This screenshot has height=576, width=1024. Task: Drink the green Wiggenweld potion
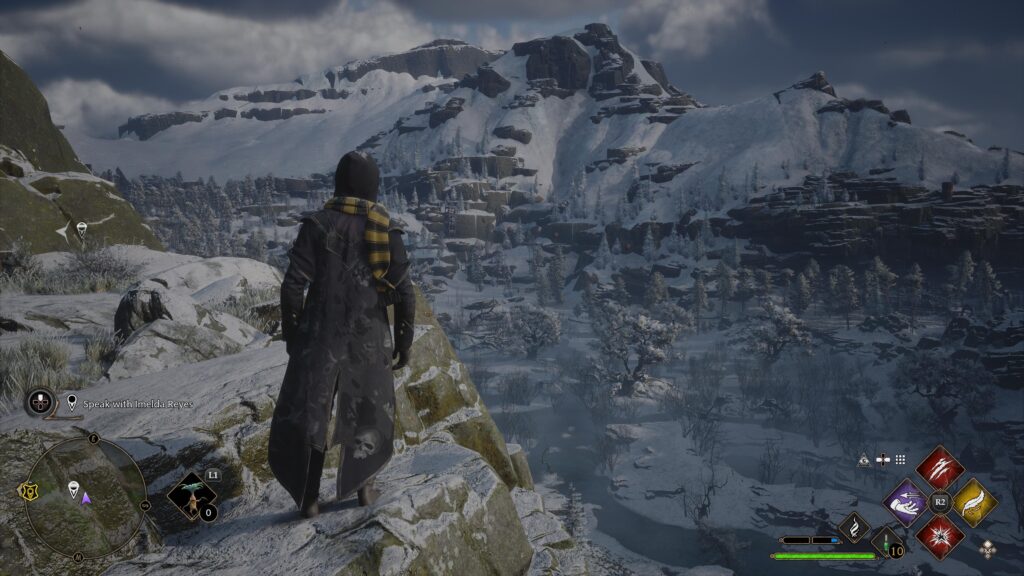pyautogui.click(x=886, y=541)
